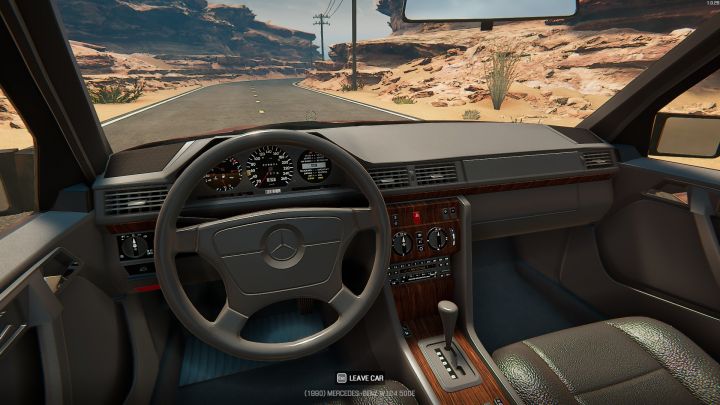Click the Leave Car button
The height and width of the screenshot is (405, 720).
(359, 378)
